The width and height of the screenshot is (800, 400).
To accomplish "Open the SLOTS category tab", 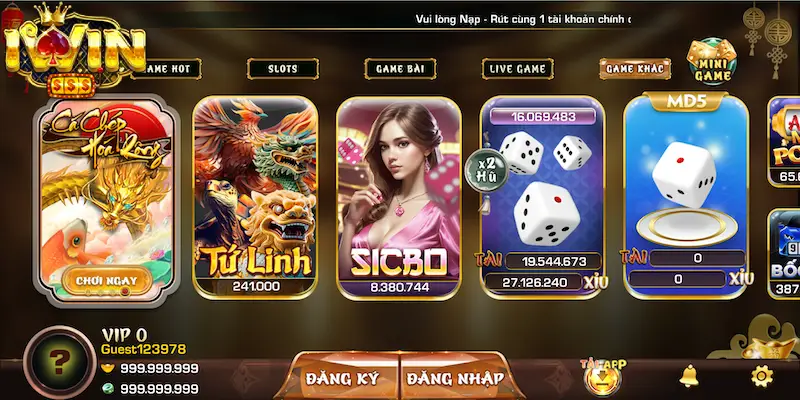I will tap(283, 69).
